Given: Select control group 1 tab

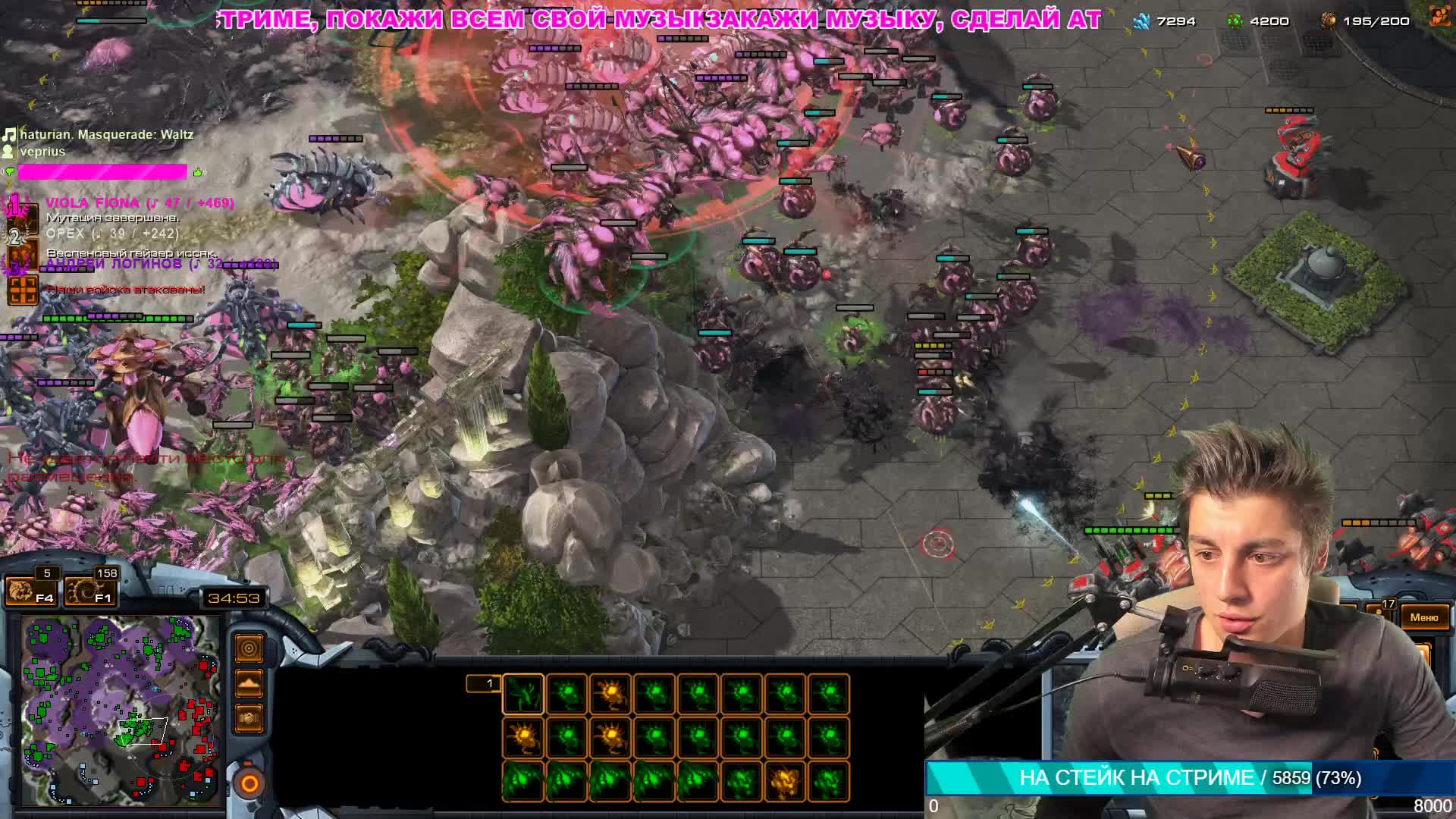Looking at the screenshot, I should (x=483, y=684).
